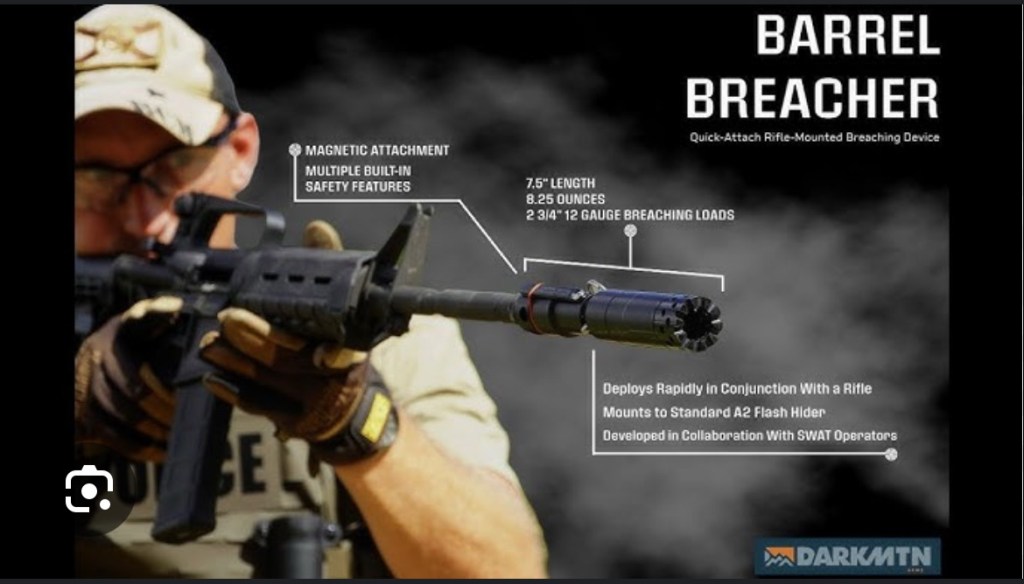Viewport: 1024px width, 584px height.
Task: Open the camera image search icon
Action: click(89, 489)
